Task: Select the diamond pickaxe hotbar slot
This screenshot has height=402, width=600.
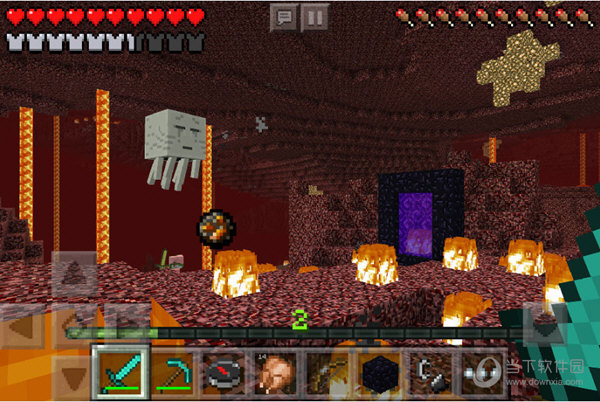Action: pyautogui.click(x=174, y=373)
